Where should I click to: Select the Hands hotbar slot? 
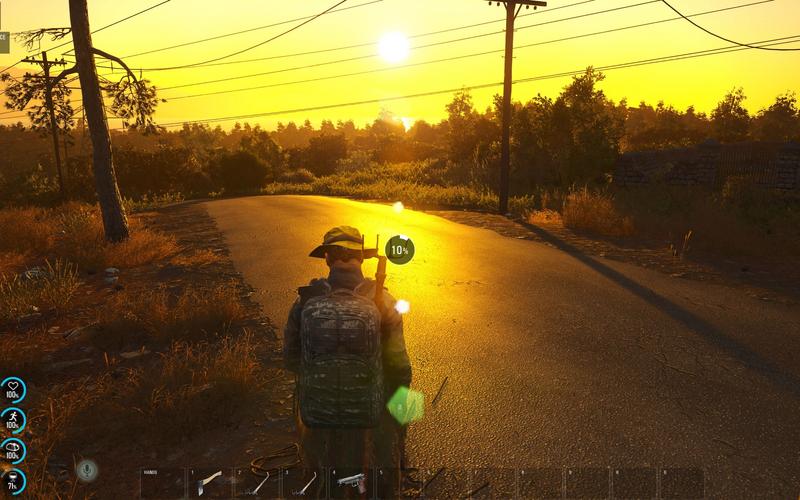point(161,483)
